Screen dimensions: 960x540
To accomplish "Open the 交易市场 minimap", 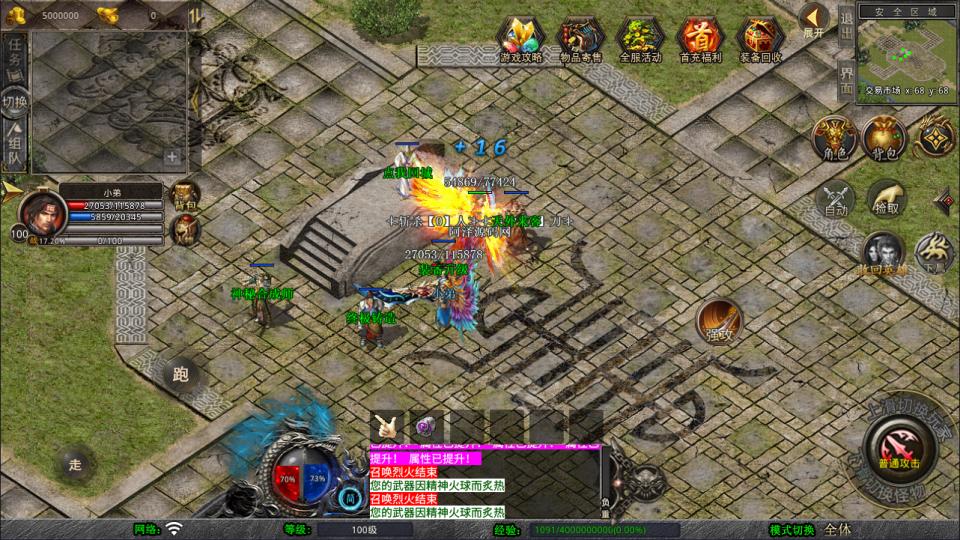I will pos(906,52).
